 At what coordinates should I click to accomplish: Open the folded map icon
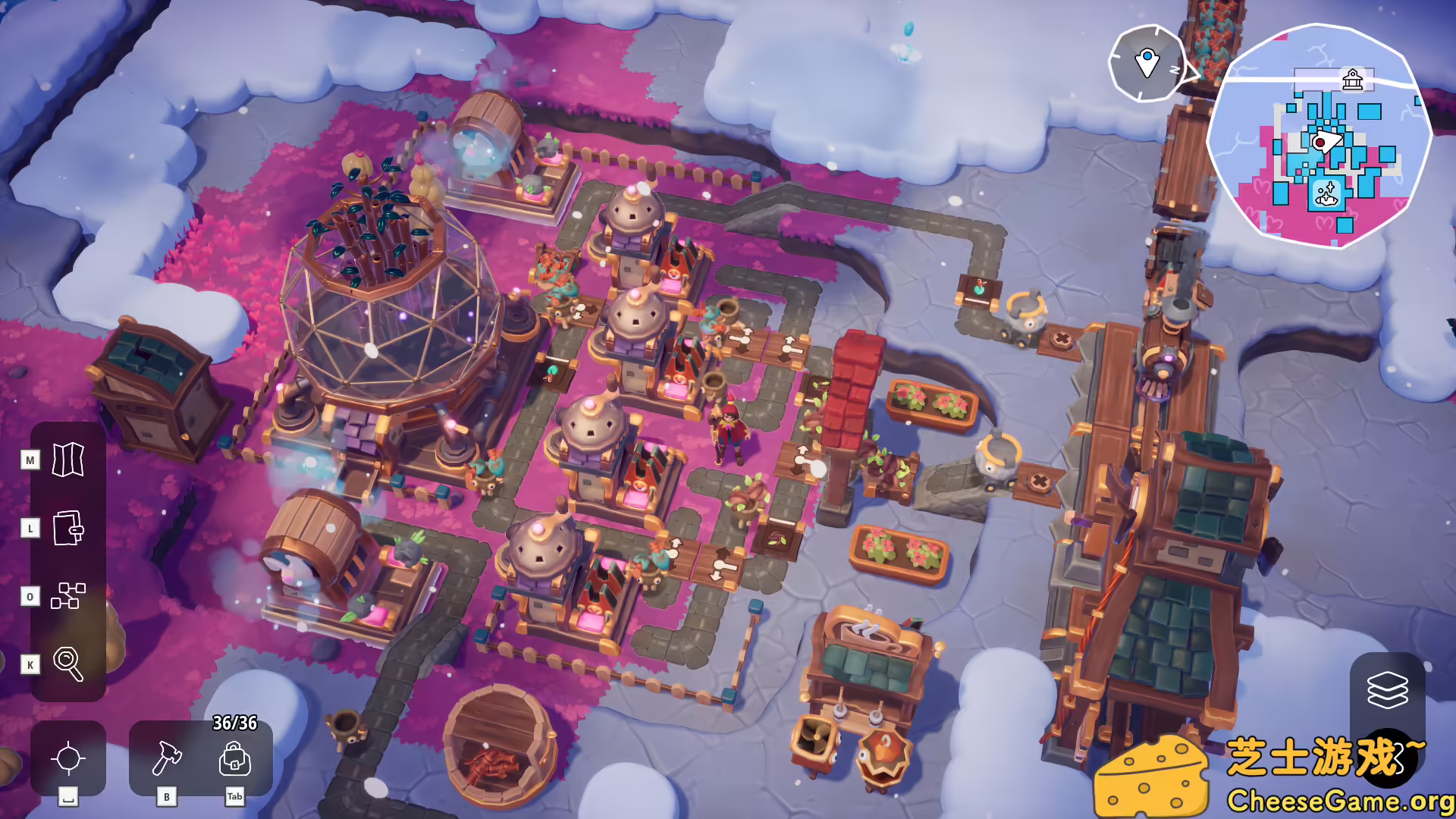coord(68,460)
